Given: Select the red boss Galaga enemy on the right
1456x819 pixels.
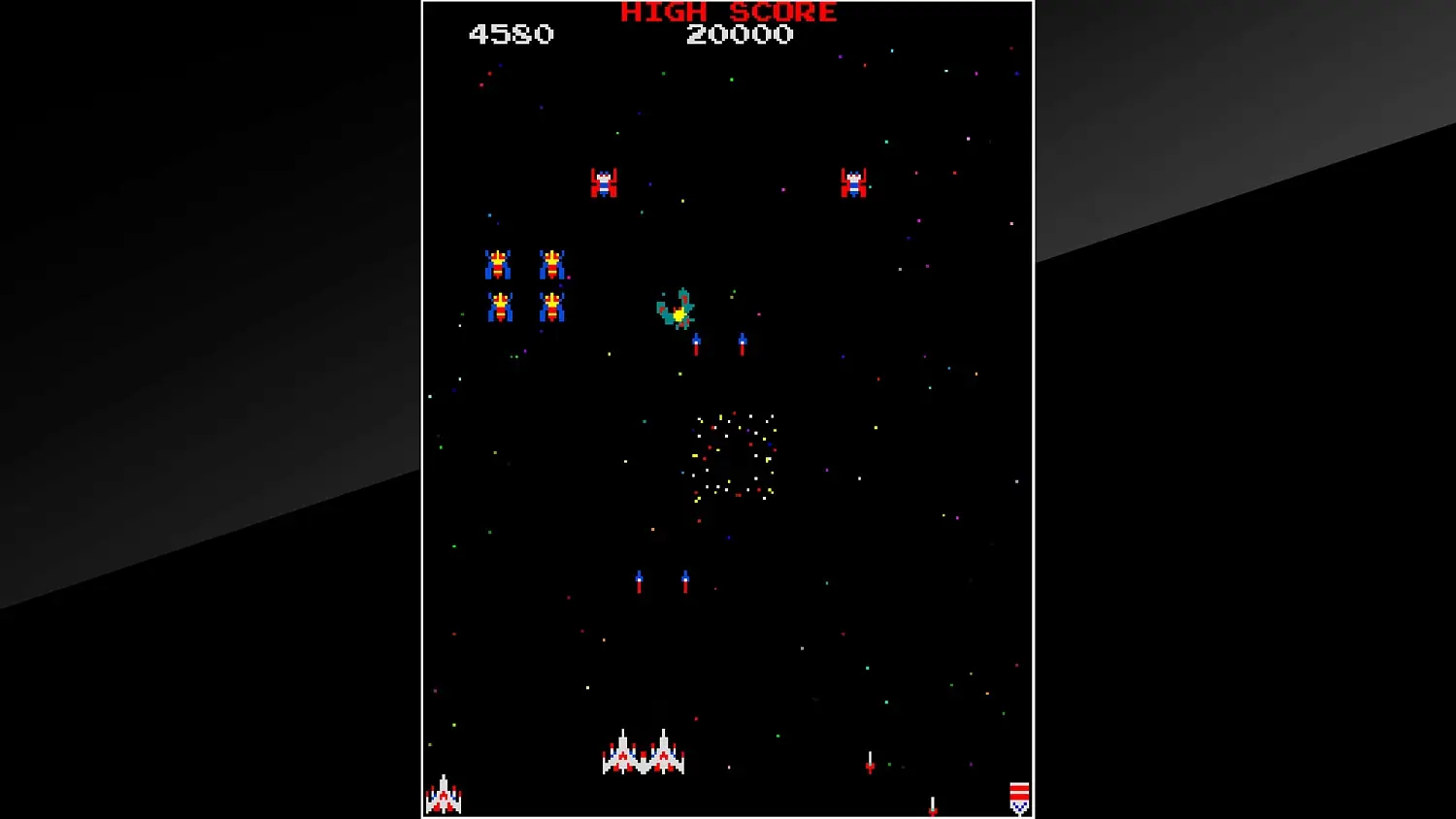Looking at the screenshot, I should point(853,180).
